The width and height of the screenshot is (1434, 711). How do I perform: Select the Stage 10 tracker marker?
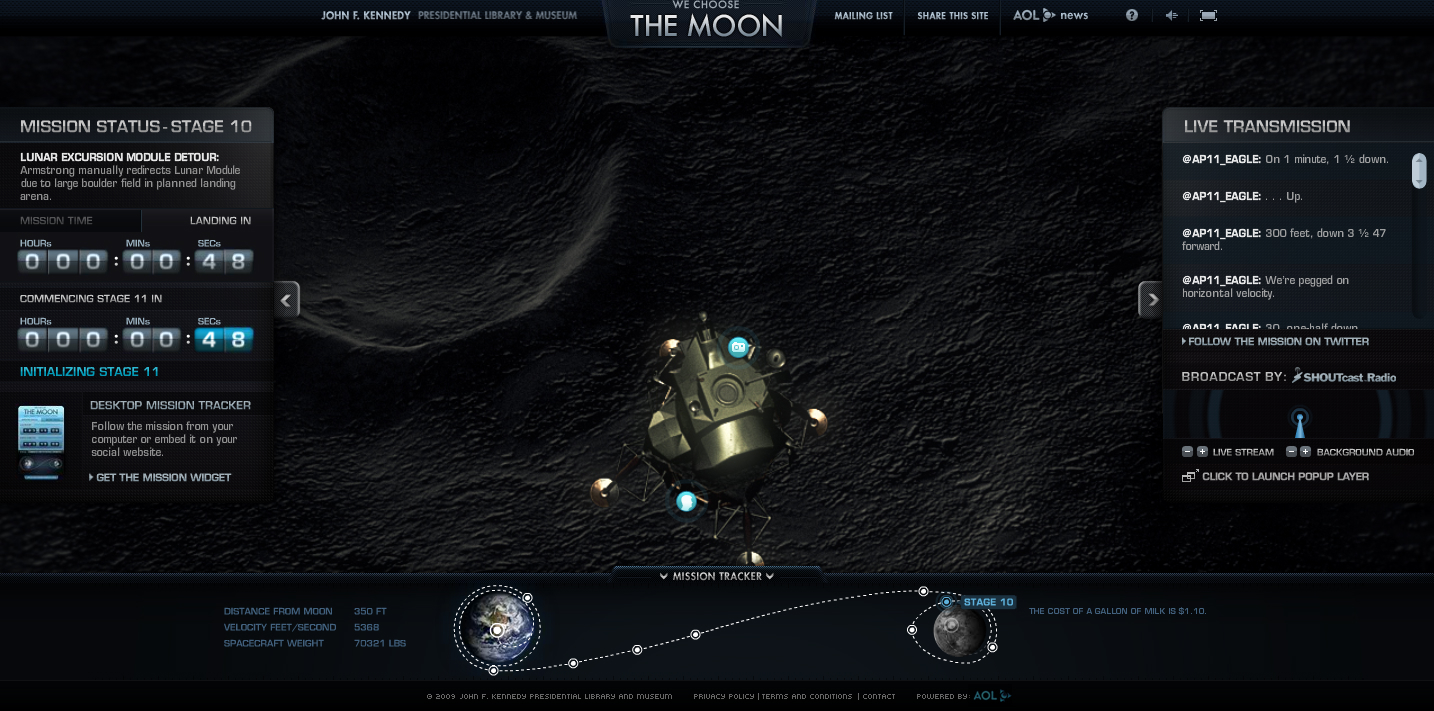(947, 602)
